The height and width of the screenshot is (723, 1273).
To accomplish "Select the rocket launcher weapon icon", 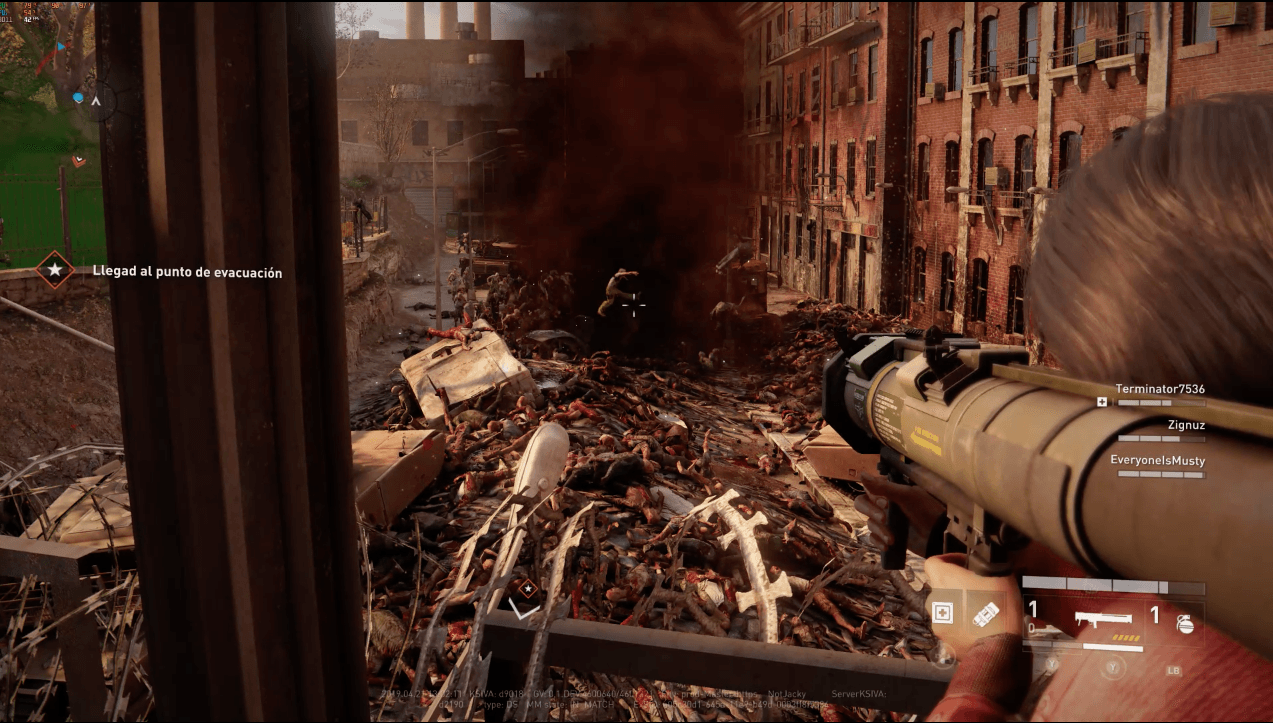I will click(1102, 619).
